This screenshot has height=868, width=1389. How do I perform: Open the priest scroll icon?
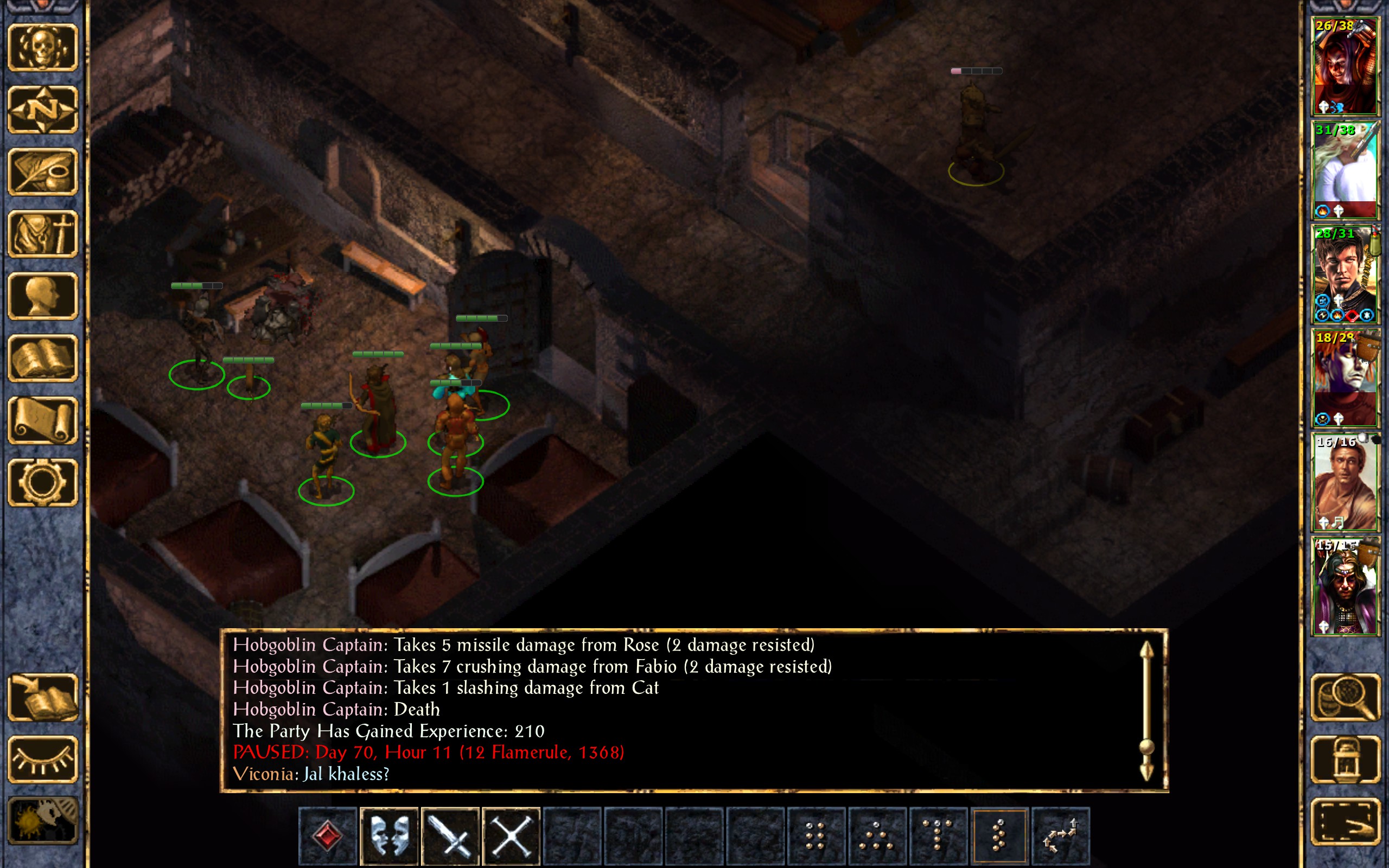[42, 420]
